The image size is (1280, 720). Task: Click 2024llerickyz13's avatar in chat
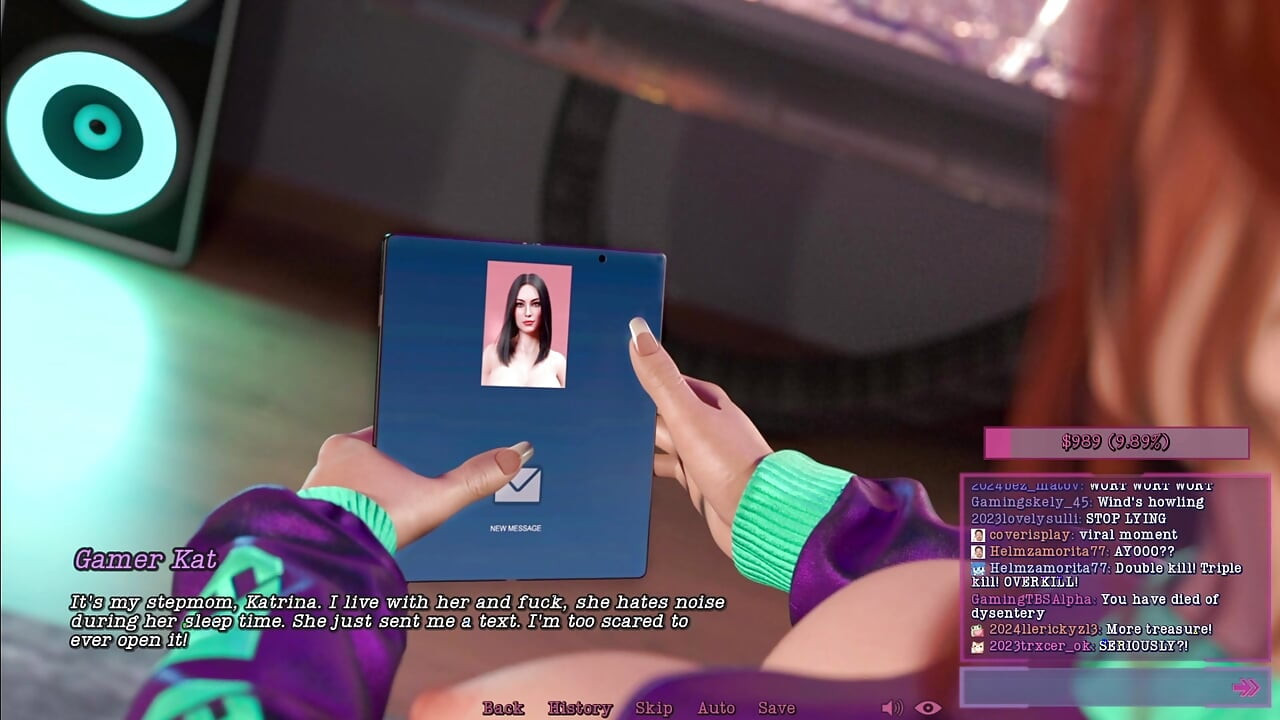click(x=978, y=628)
